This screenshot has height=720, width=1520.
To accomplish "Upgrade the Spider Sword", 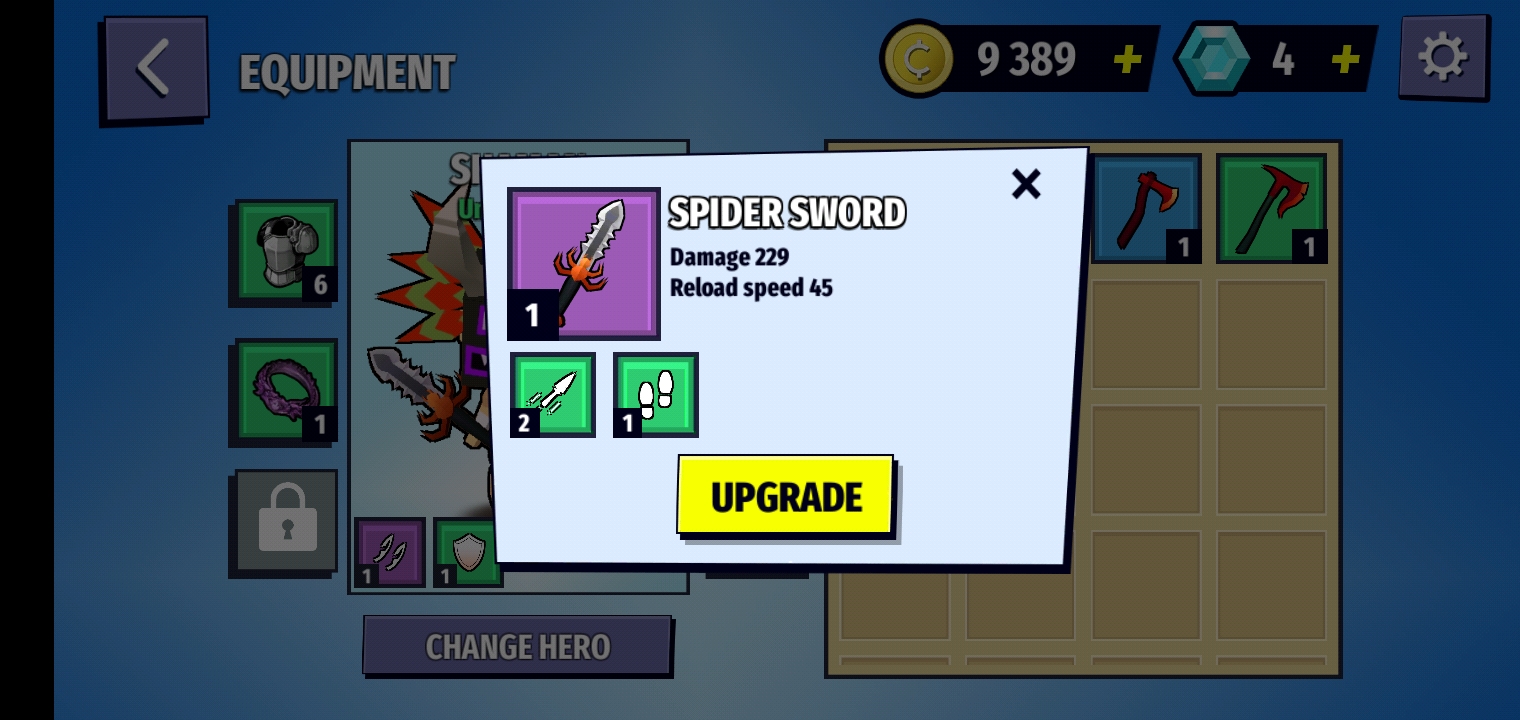I will point(785,496).
